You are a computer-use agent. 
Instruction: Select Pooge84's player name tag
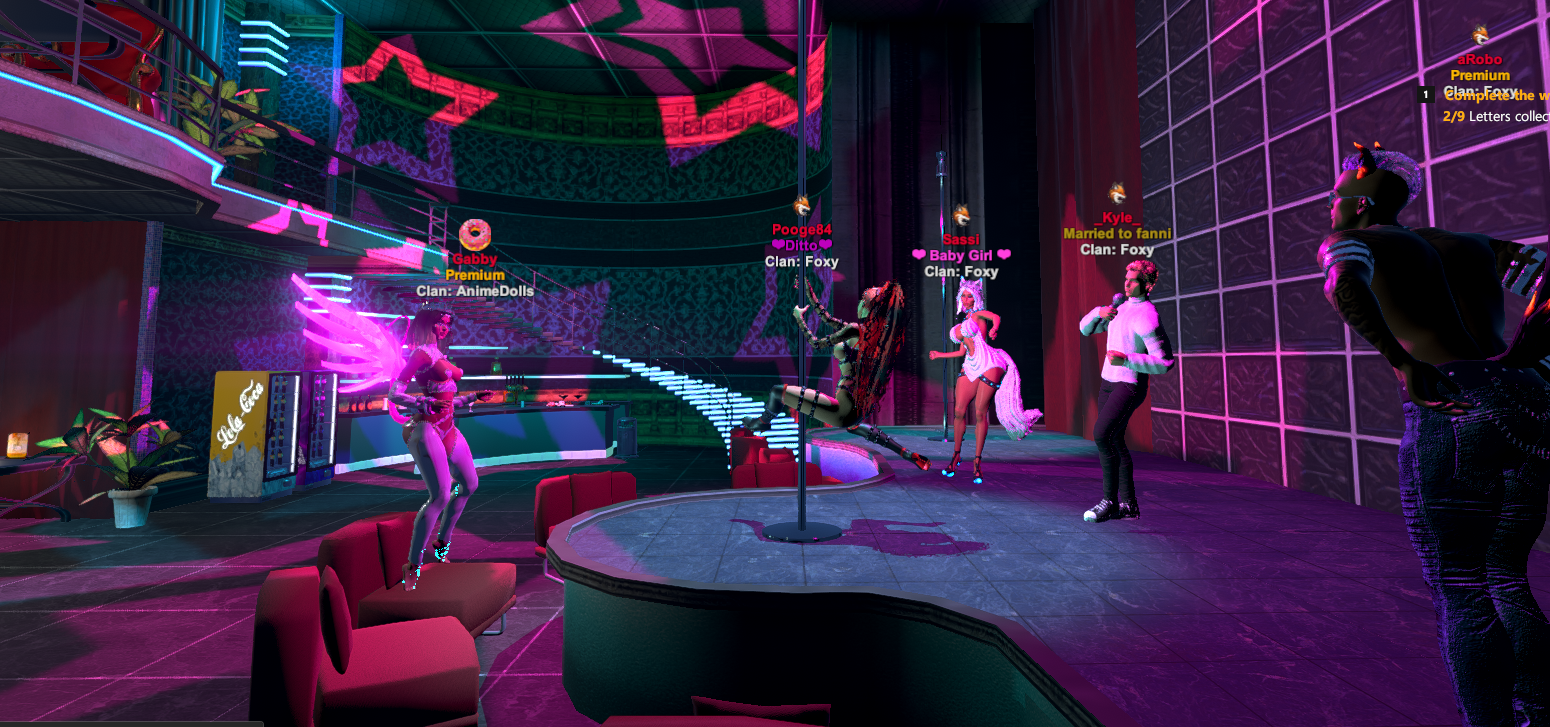[801, 230]
